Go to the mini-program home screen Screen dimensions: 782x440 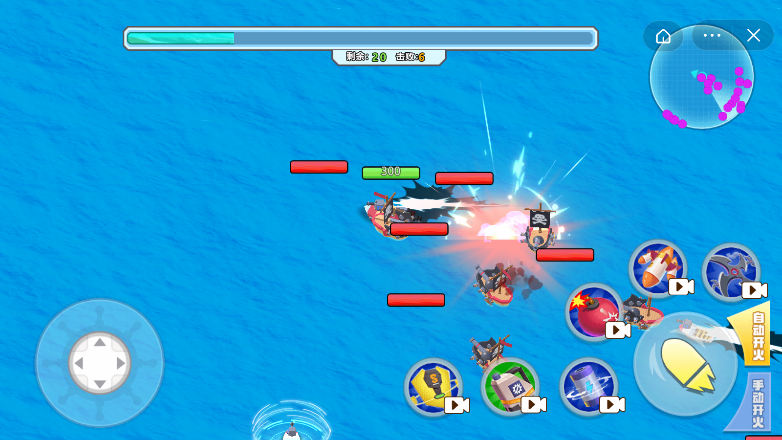[663, 36]
